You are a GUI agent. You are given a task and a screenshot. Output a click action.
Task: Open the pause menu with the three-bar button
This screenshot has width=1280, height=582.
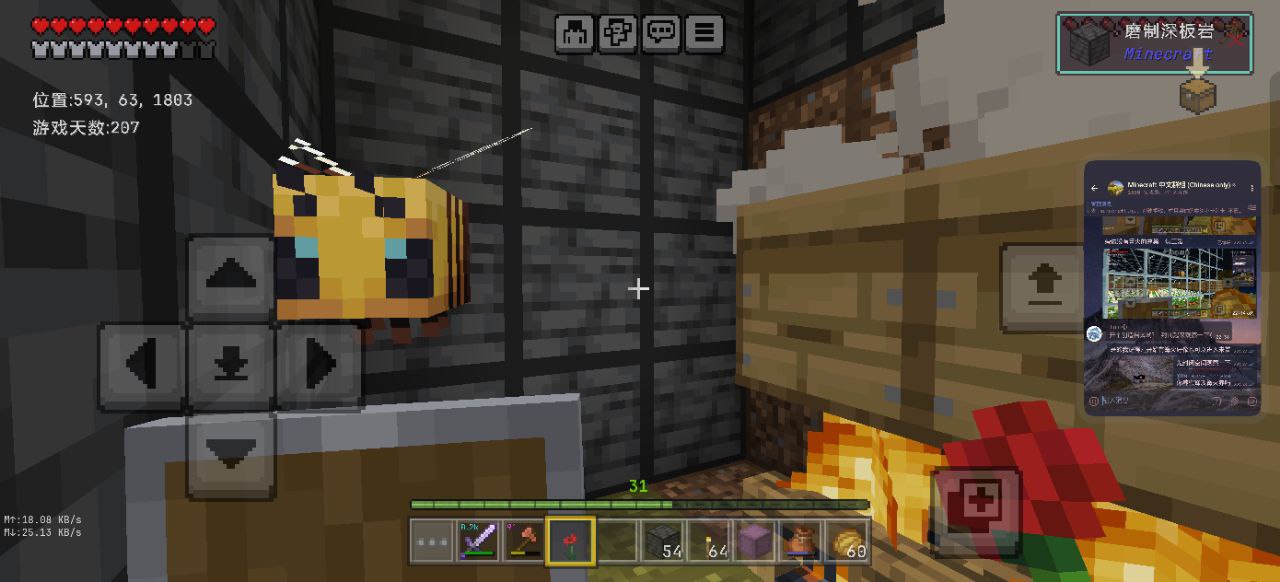[x=705, y=34]
